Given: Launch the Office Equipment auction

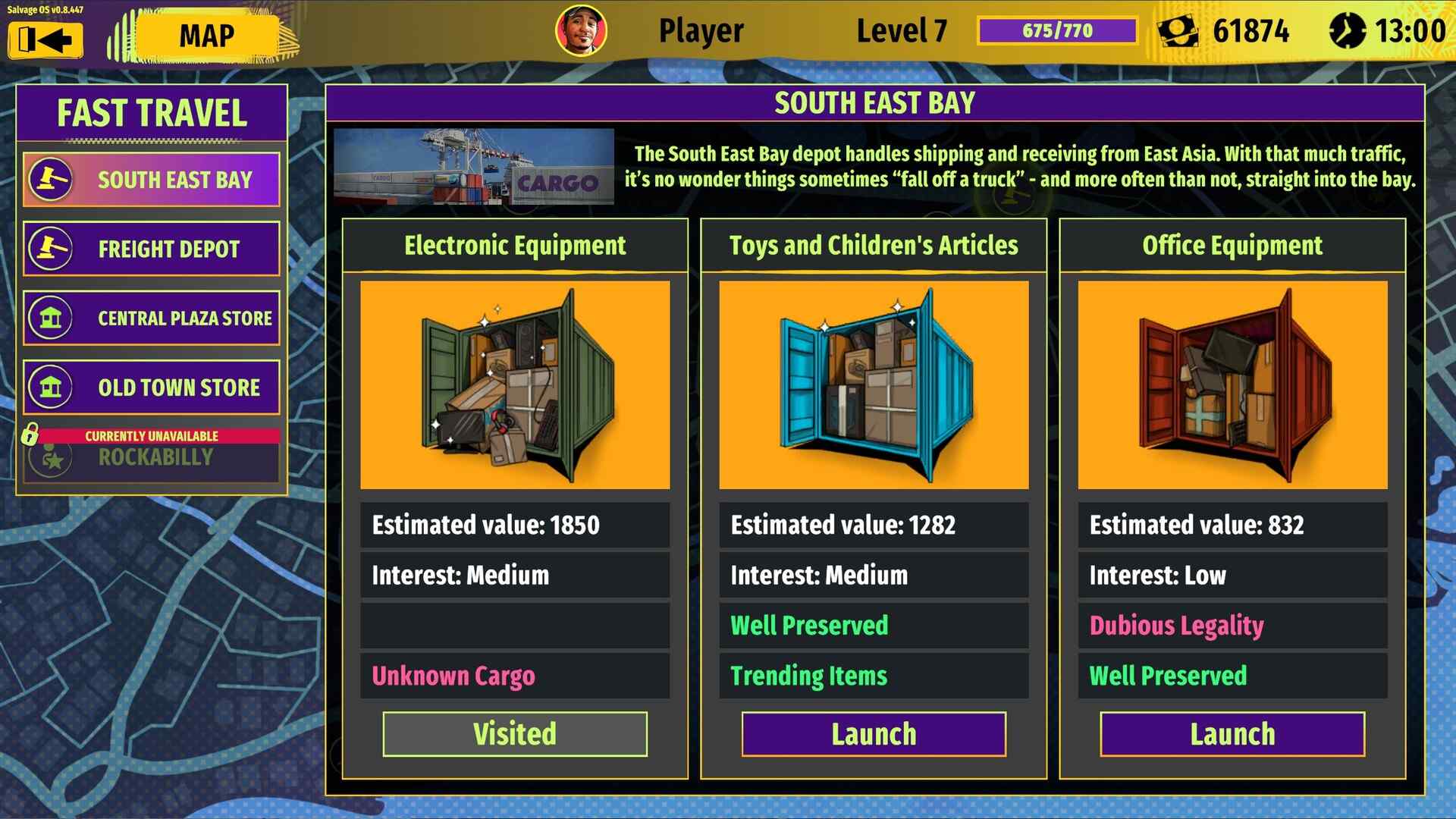Looking at the screenshot, I should tap(1232, 733).
